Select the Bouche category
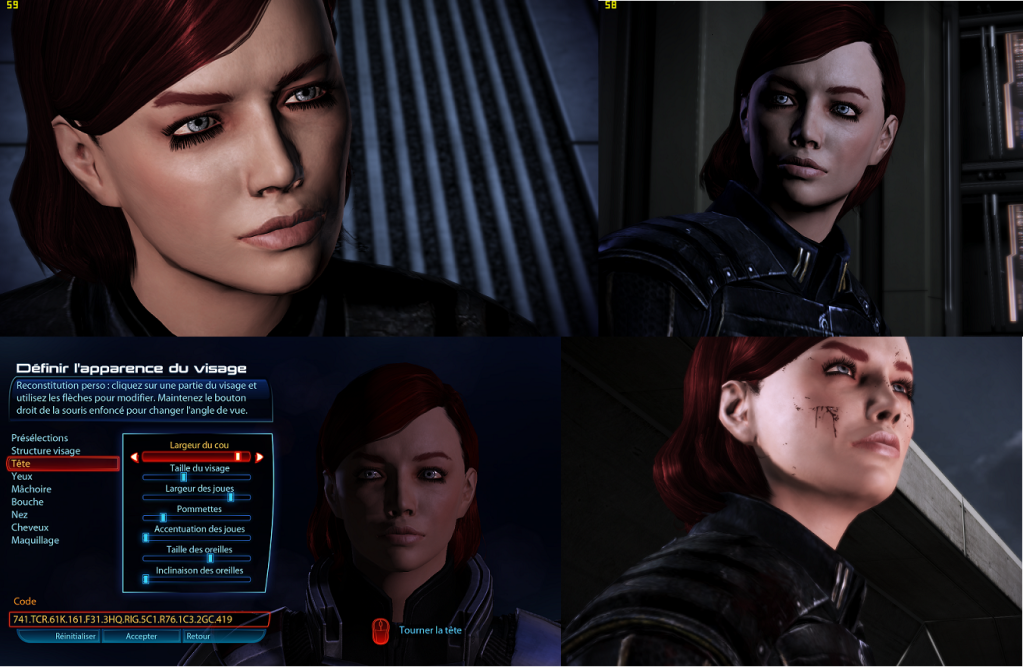Viewport: 1023px width, 667px height. click(x=27, y=502)
